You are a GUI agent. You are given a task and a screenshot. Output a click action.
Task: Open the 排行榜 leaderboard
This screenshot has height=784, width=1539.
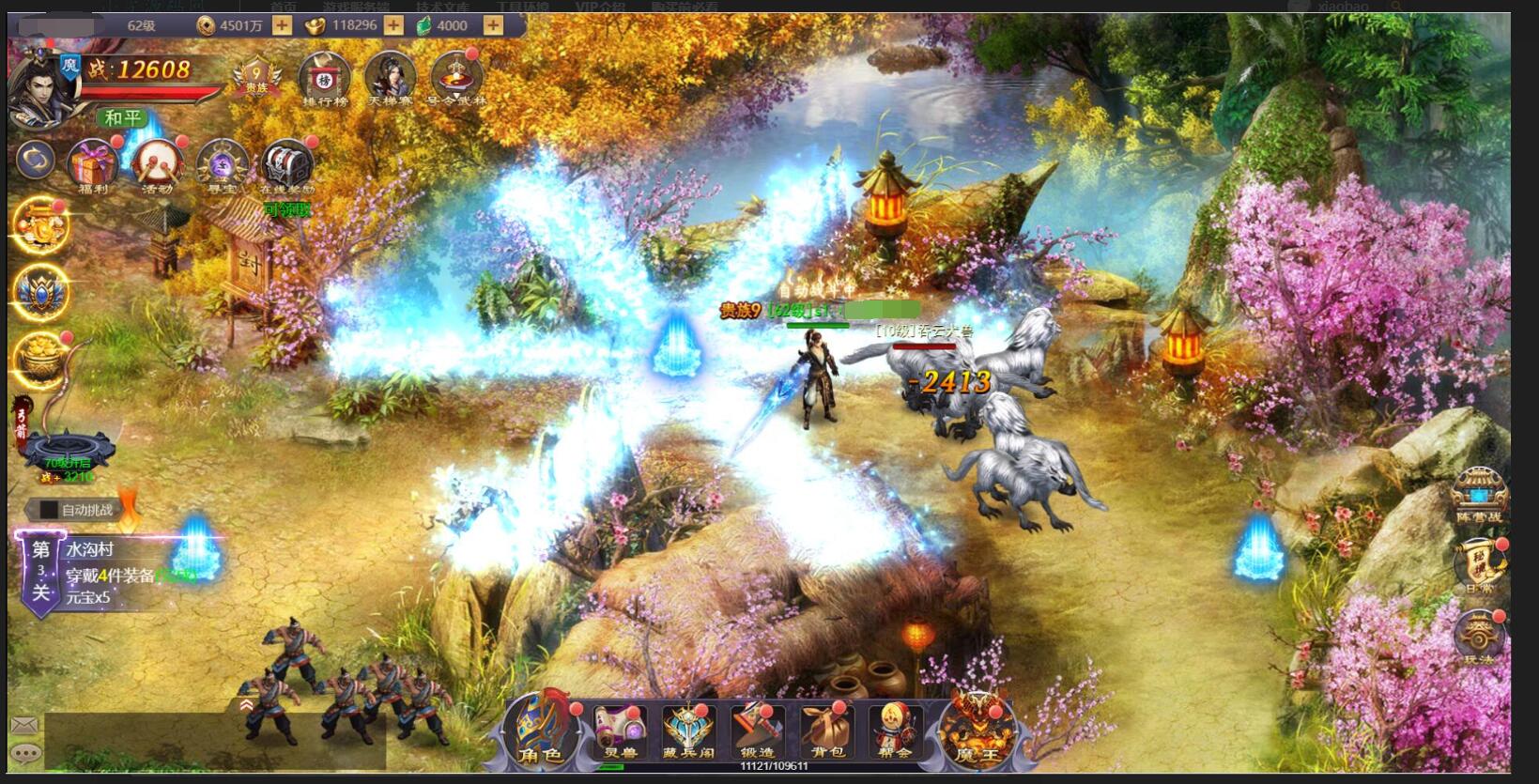(324, 79)
